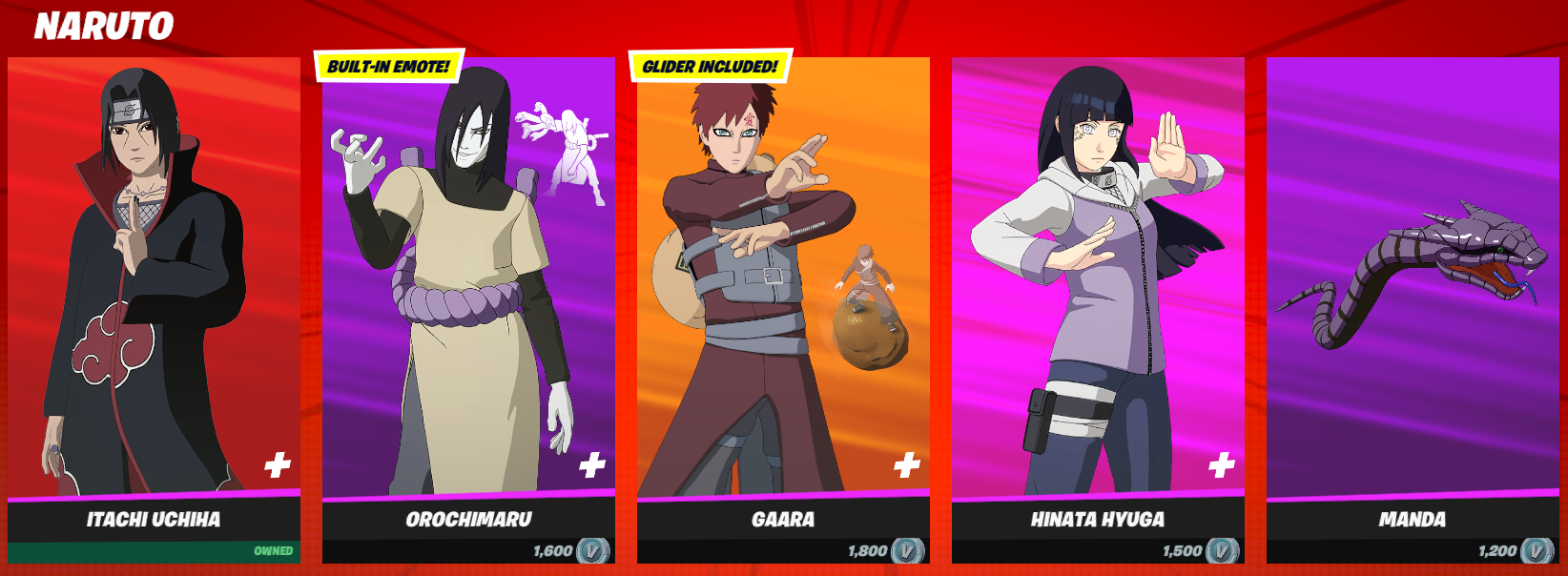Click the plus icon on Gaara
This screenshot has width=1568, height=576.
click(x=907, y=465)
